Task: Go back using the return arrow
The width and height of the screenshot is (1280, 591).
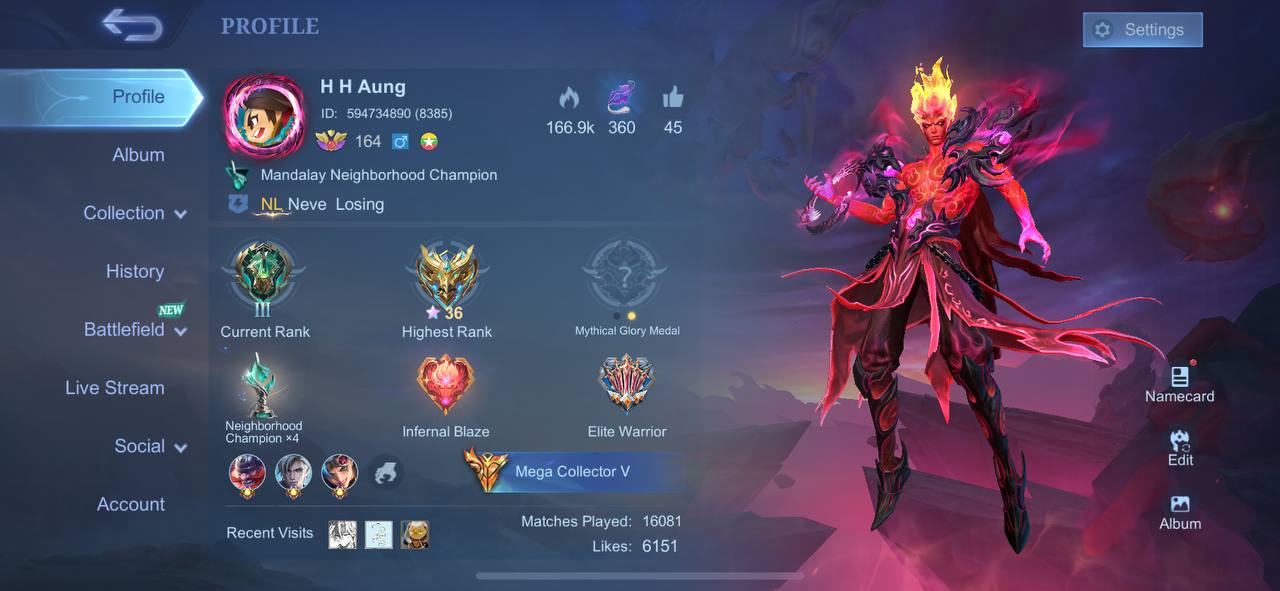Action: point(132,26)
